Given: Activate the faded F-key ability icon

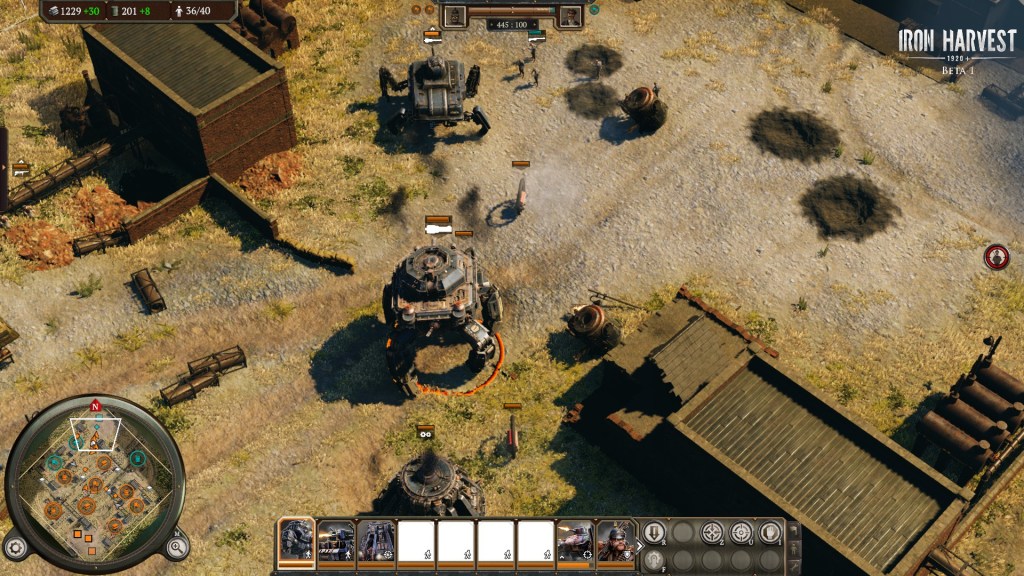Looking at the screenshot, I should (x=653, y=561).
